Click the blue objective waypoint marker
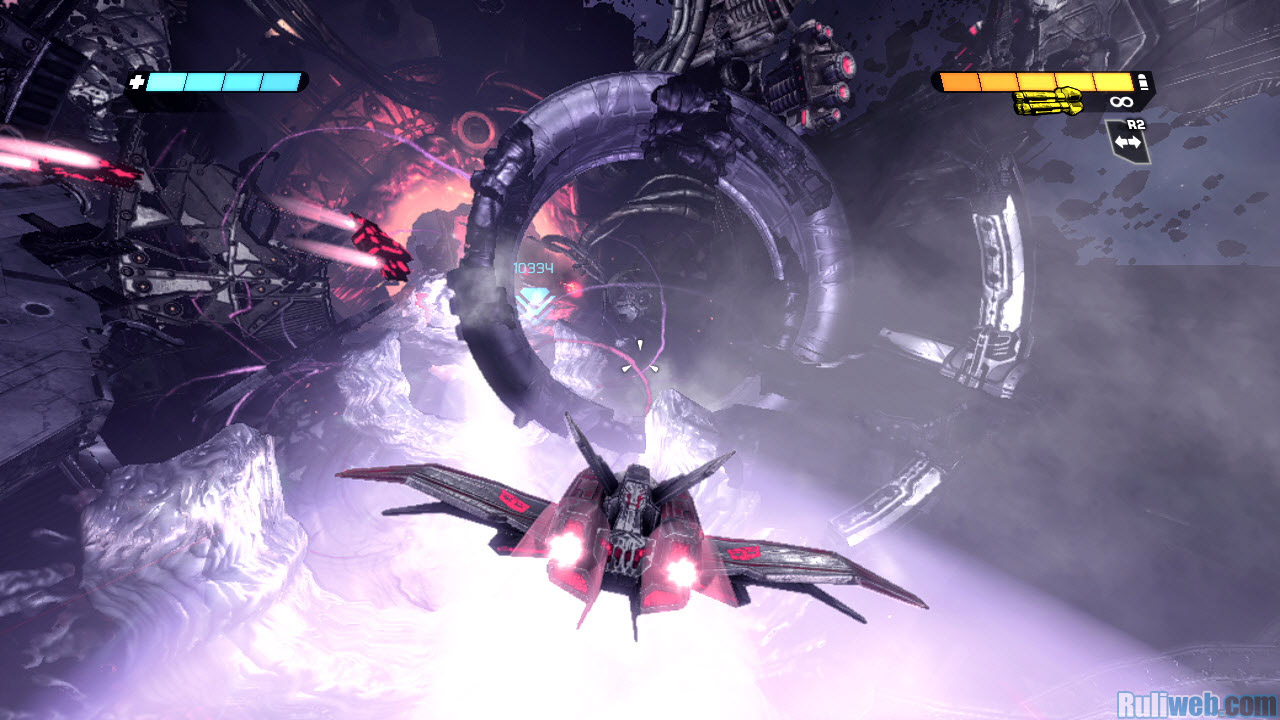The width and height of the screenshot is (1280, 720). tap(534, 297)
